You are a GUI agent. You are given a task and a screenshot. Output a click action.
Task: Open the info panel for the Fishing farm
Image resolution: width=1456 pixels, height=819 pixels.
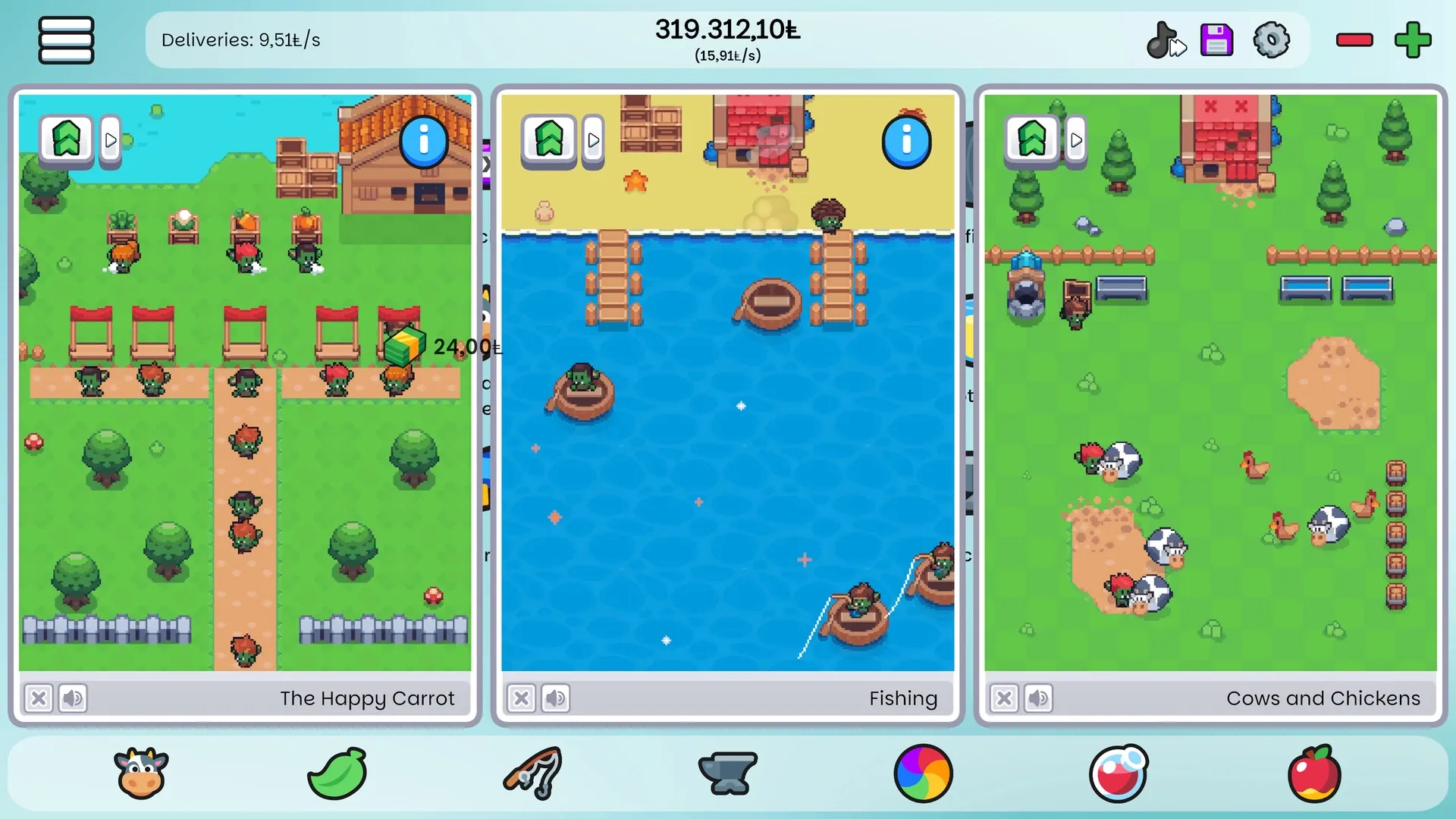tap(906, 140)
